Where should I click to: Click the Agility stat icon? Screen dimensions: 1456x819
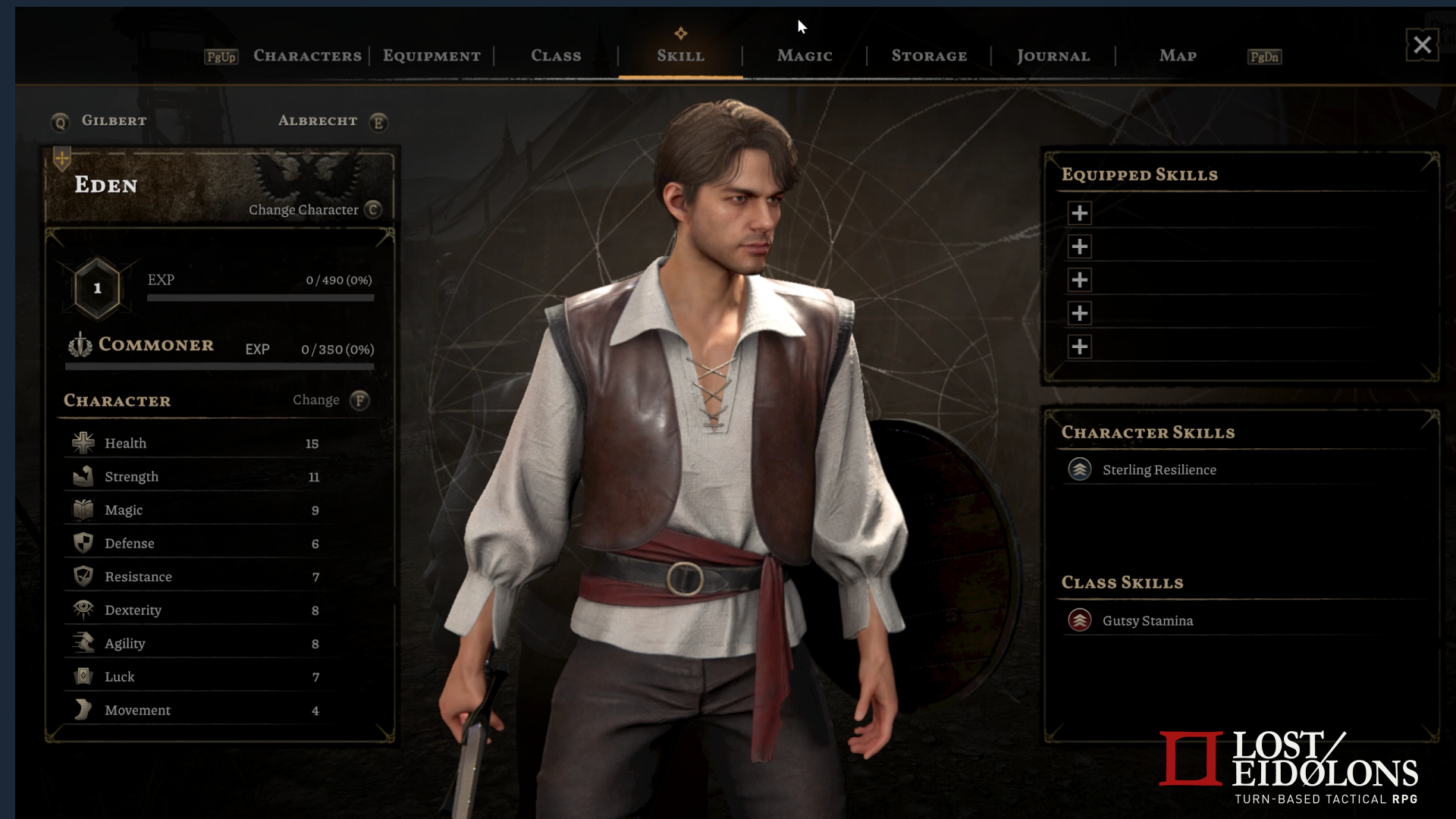pos(83,643)
